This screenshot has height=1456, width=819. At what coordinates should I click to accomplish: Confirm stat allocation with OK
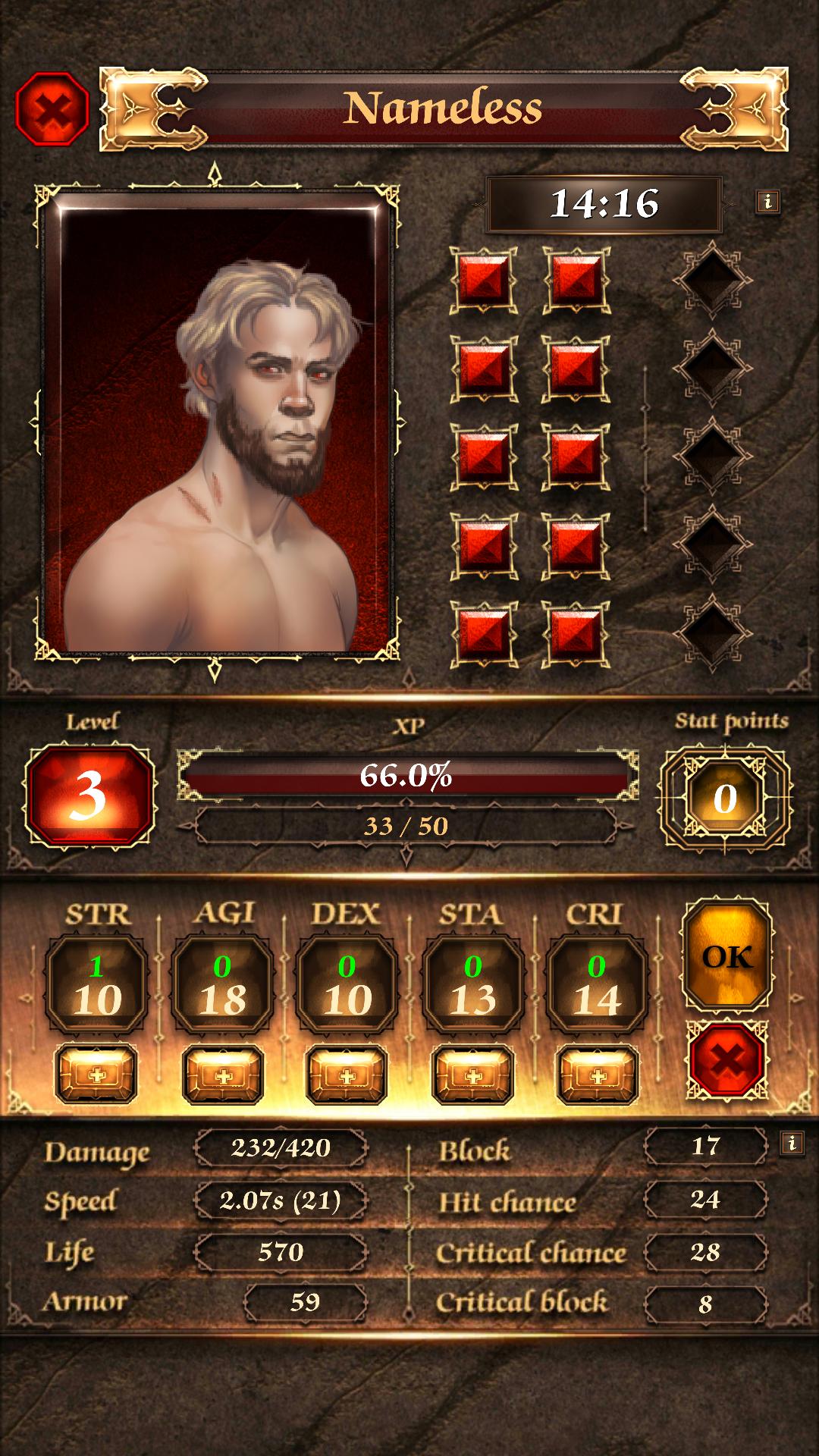[x=727, y=957]
